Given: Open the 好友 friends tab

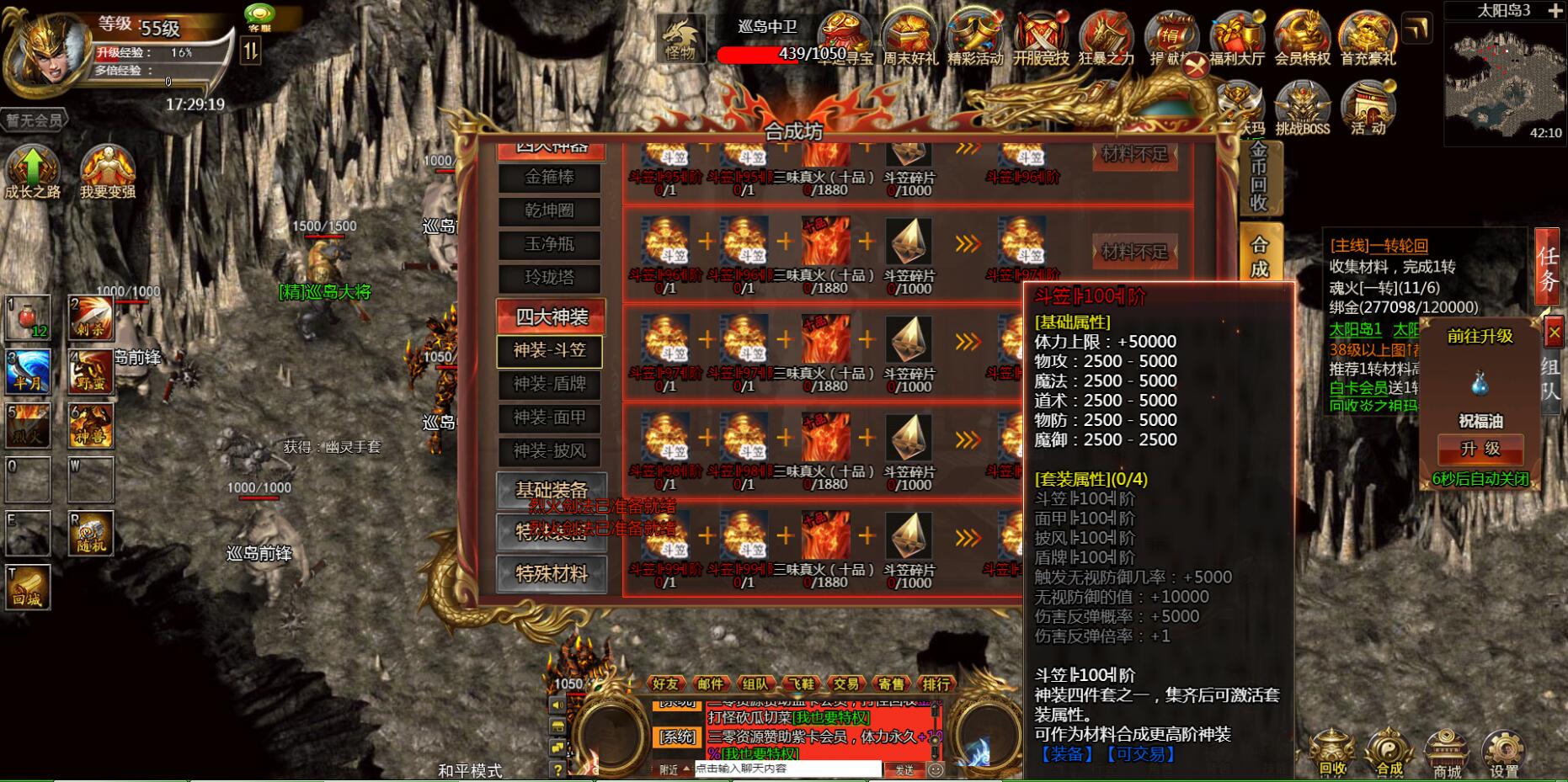Looking at the screenshot, I should (665, 684).
